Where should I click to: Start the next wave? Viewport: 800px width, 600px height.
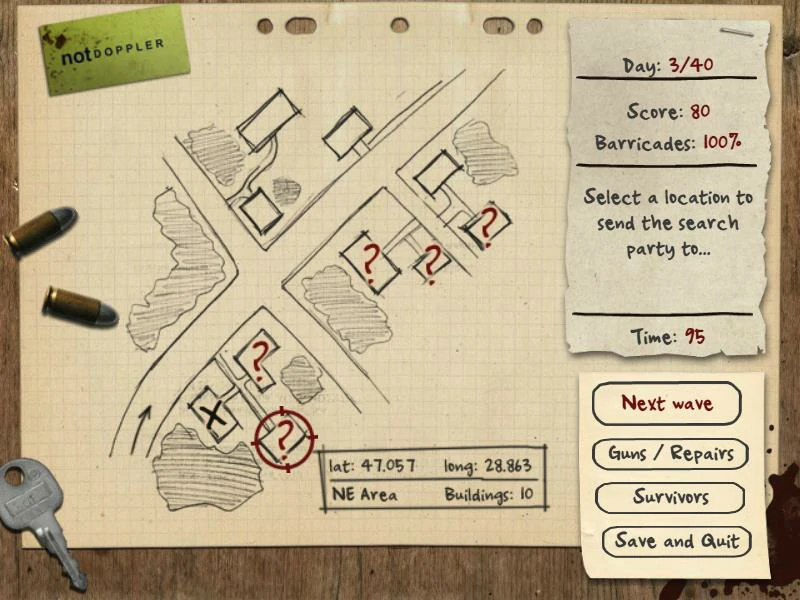pyautogui.click(x=667, y=404)
